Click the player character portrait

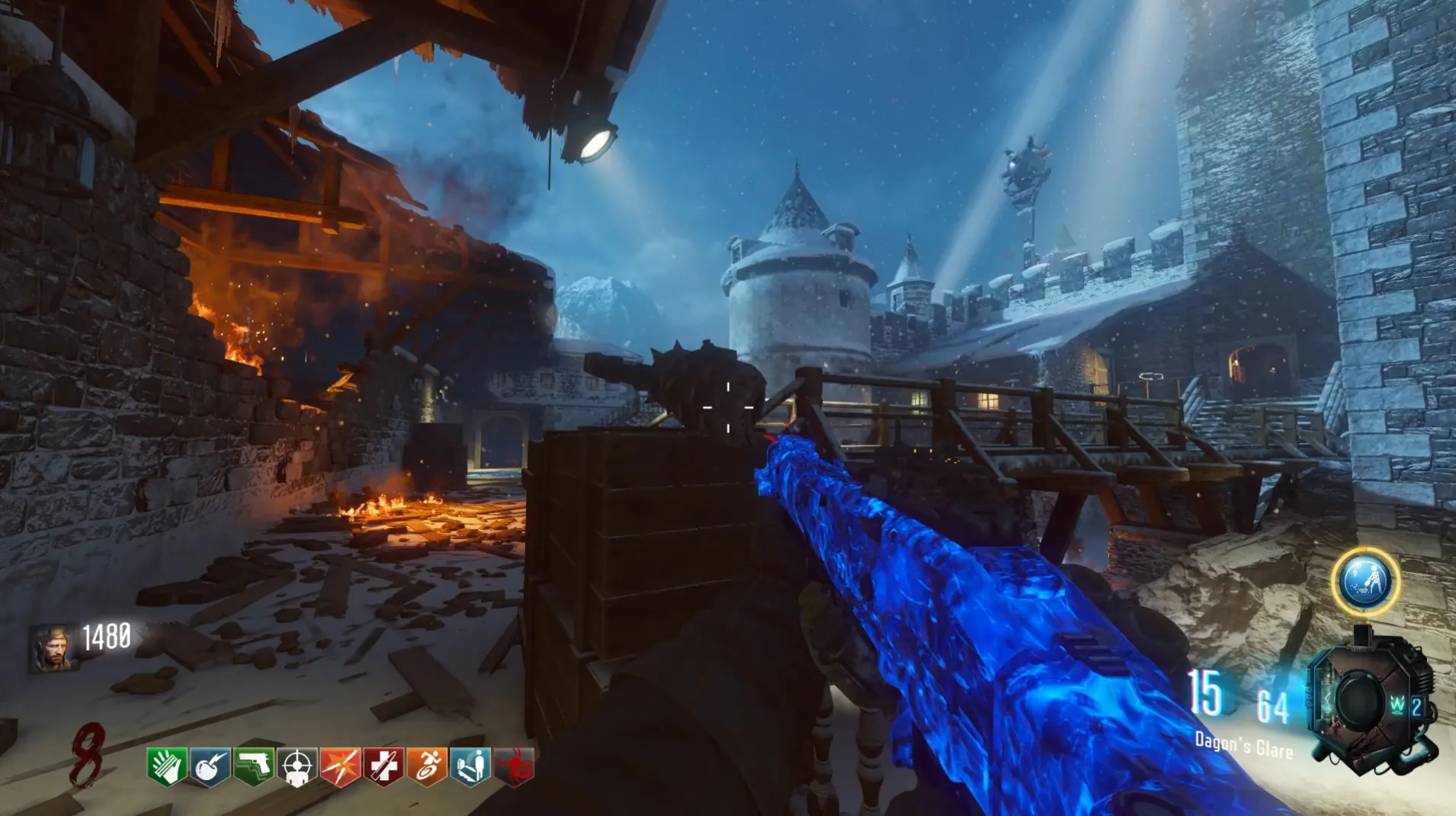click(53, 648)
